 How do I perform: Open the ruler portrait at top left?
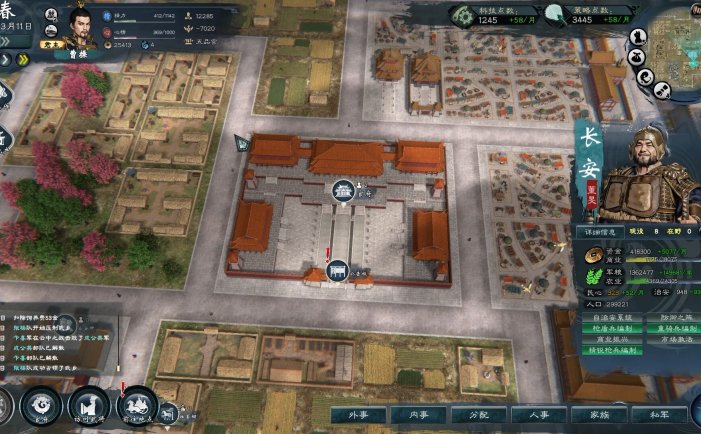pyautogui.click(x=83, y=24)
